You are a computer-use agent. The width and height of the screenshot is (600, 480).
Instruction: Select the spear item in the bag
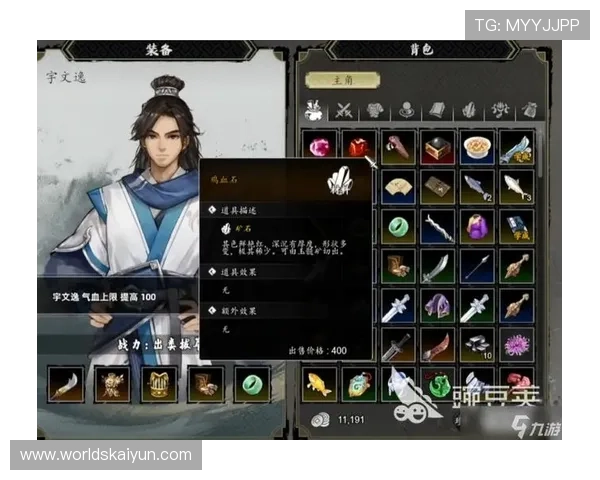(x=477, y=265)
